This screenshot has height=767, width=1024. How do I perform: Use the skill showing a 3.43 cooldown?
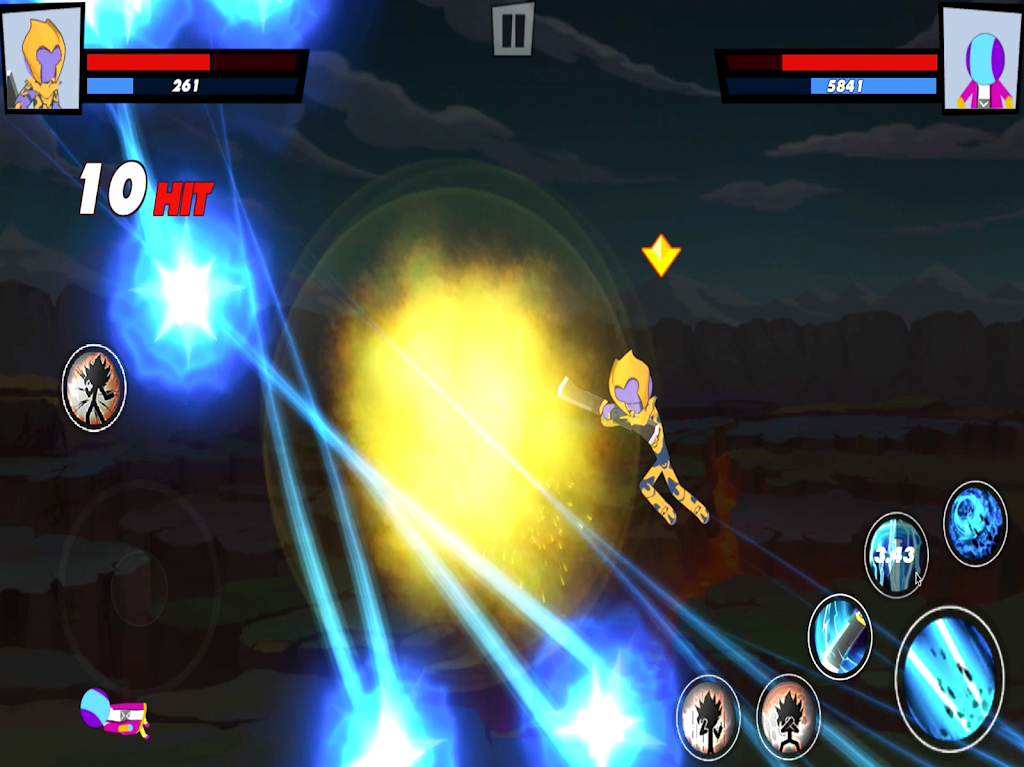[896, 555]
